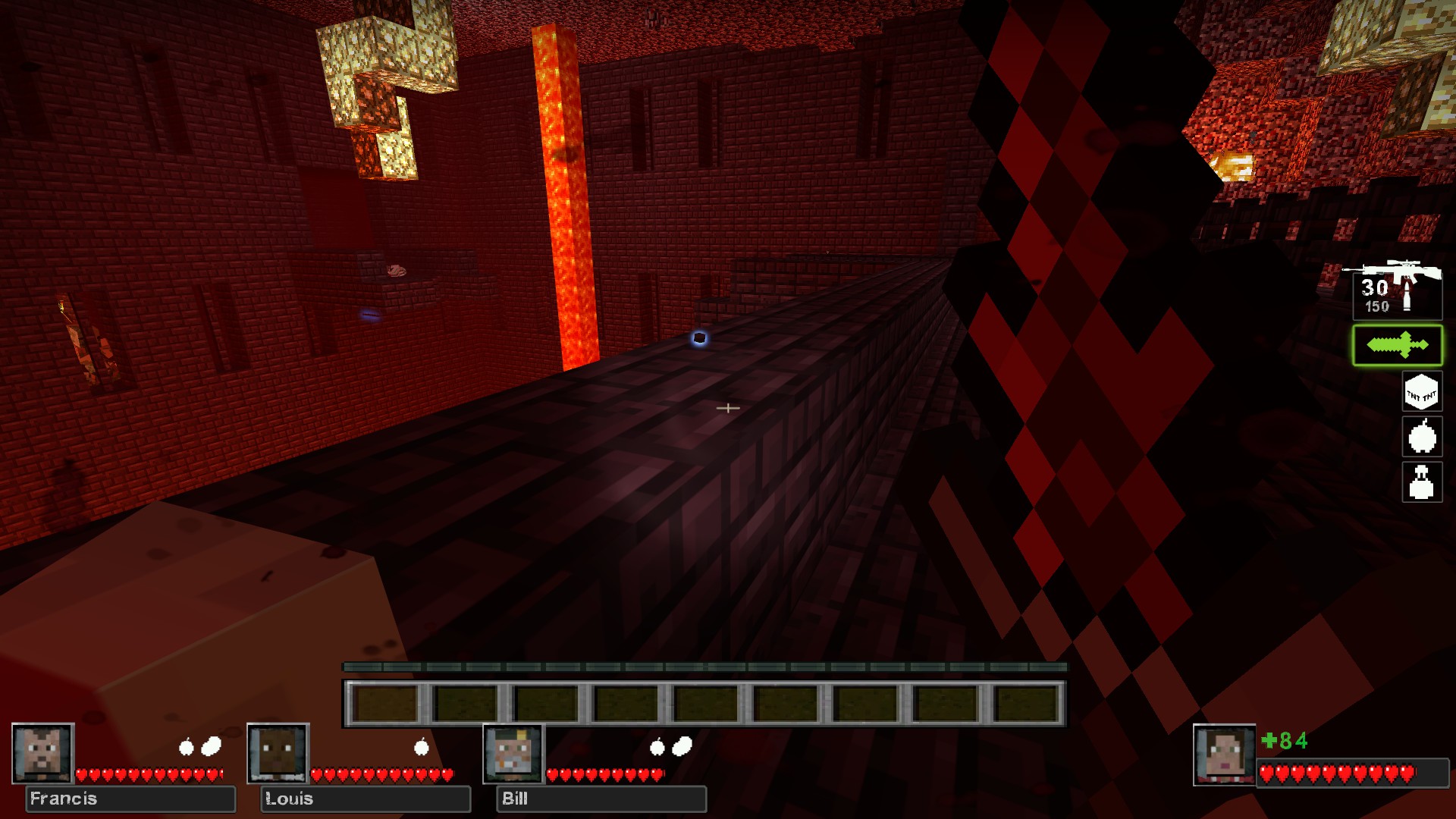Choose the green sword melee slot
The width and height of the screenshot is (1456, 819).
pos(1397,346)
